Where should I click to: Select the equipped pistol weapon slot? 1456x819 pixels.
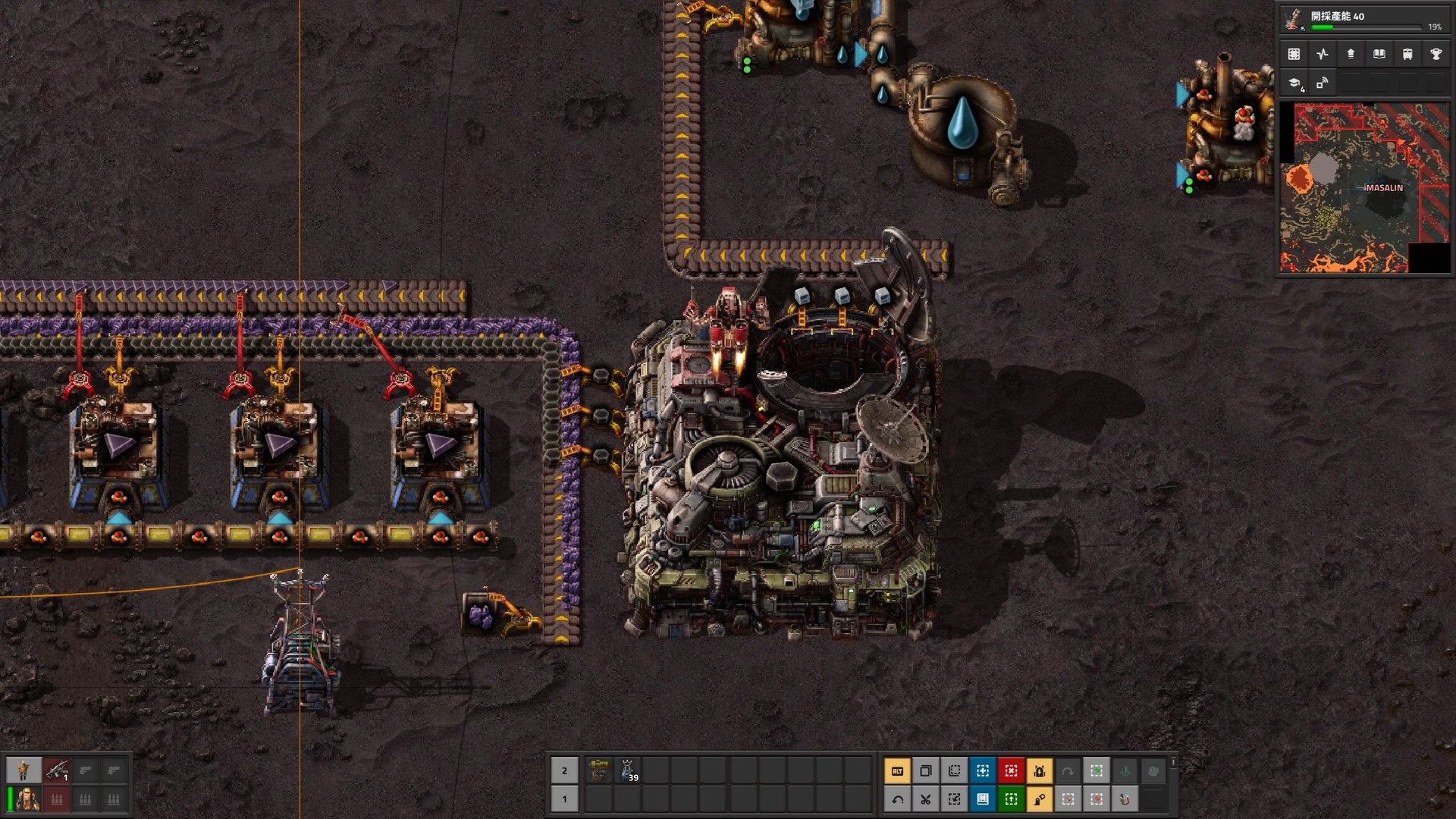pyautogui.click(x=57, y=772)
